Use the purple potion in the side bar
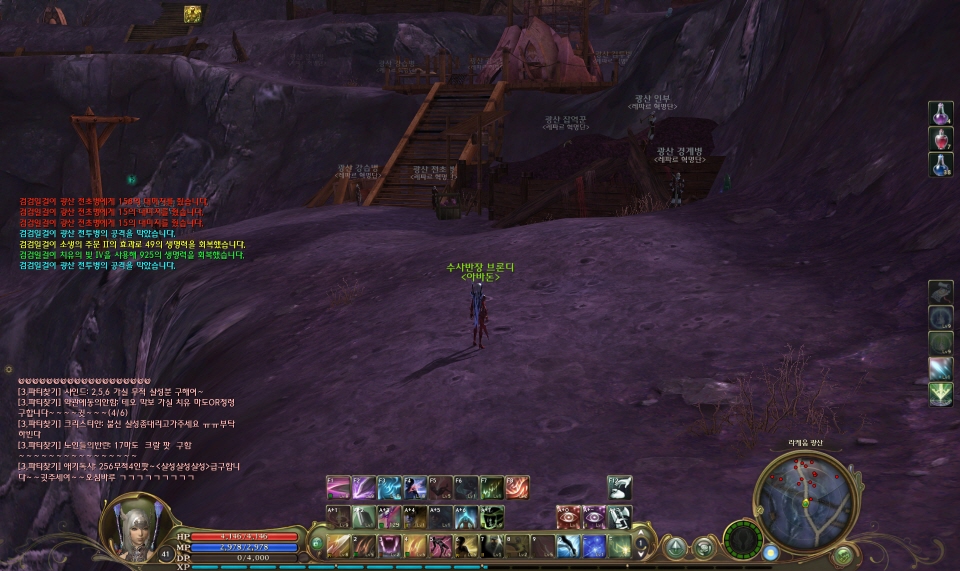Viewport: 960px width, 571px height. click(940, 114)
